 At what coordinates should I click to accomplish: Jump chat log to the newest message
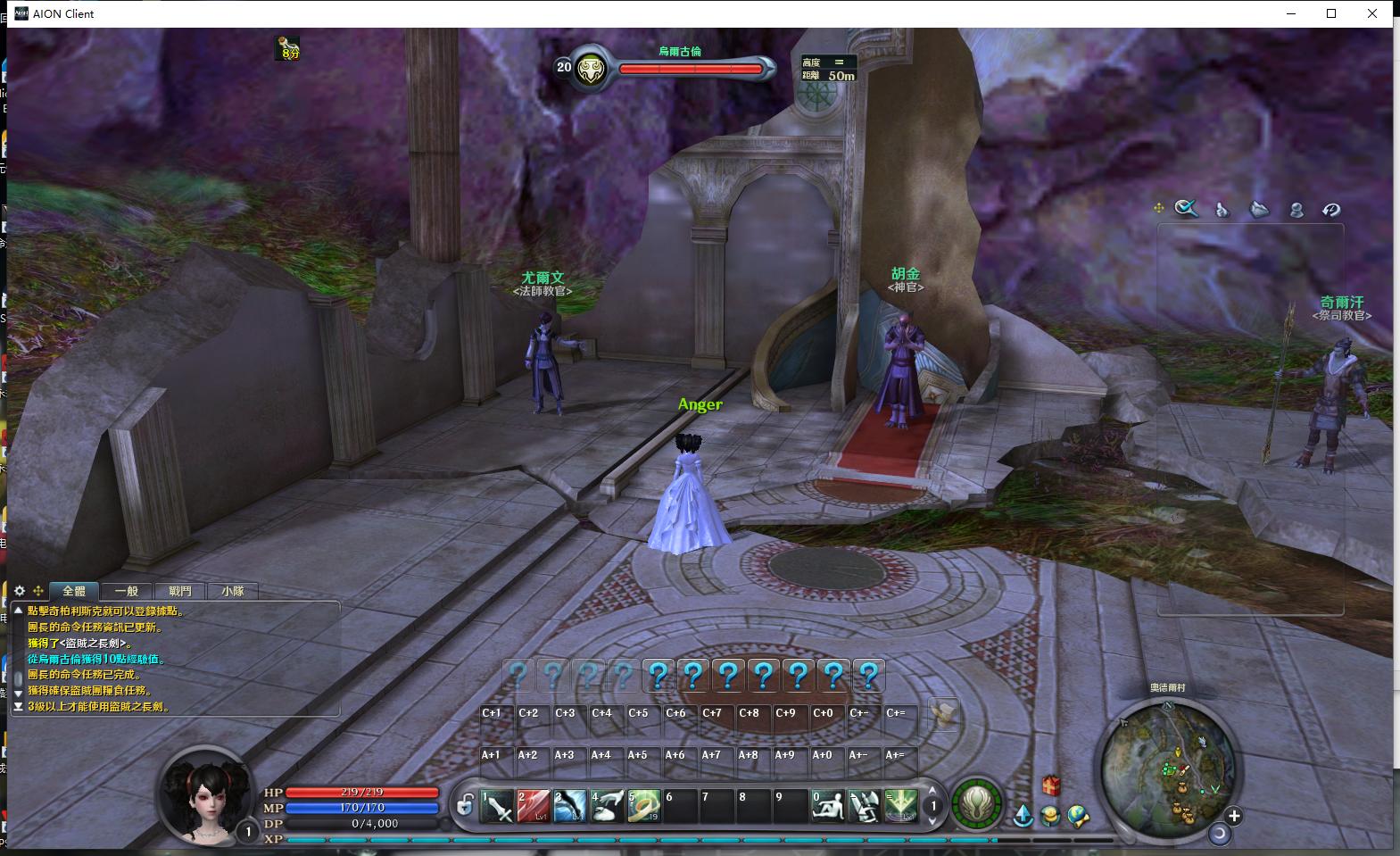18,706
